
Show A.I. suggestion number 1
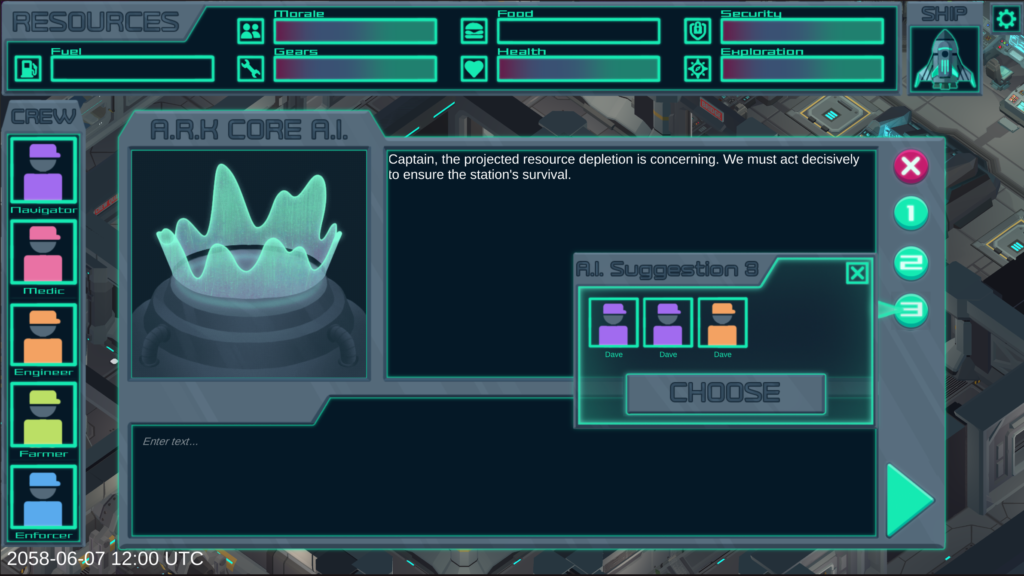910,213
